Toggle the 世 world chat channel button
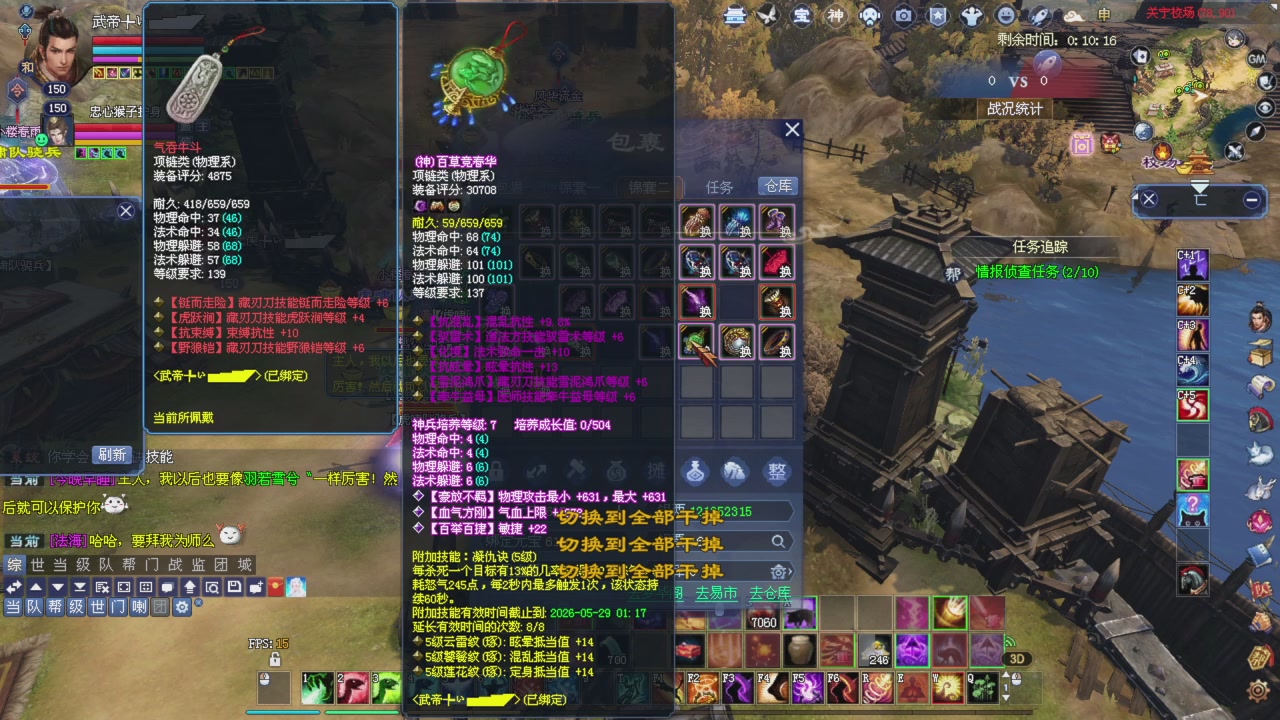Image resolution: width=1280 pixels, height=720 pixels. point(97,607)
